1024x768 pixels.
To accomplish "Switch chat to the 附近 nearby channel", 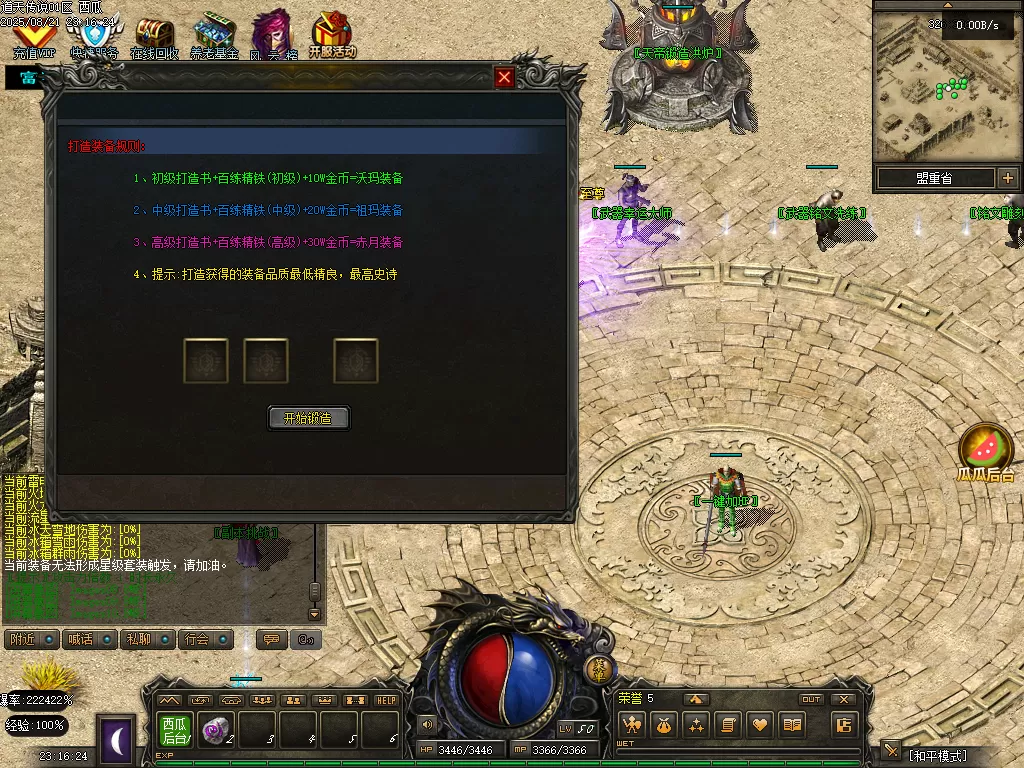I will click(21, 639).
